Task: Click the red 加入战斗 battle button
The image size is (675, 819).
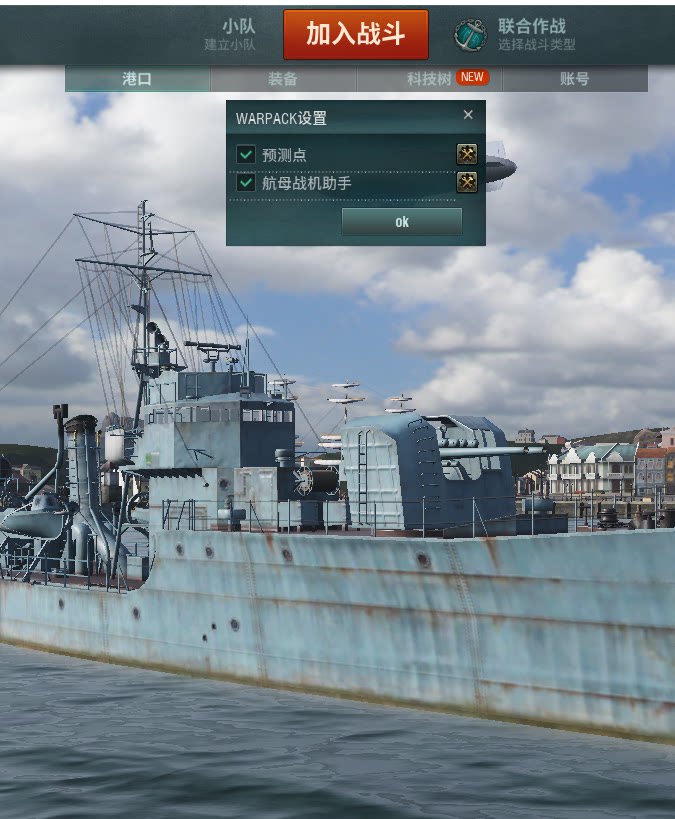Action: pyautogui.click(x=355, y=34)
